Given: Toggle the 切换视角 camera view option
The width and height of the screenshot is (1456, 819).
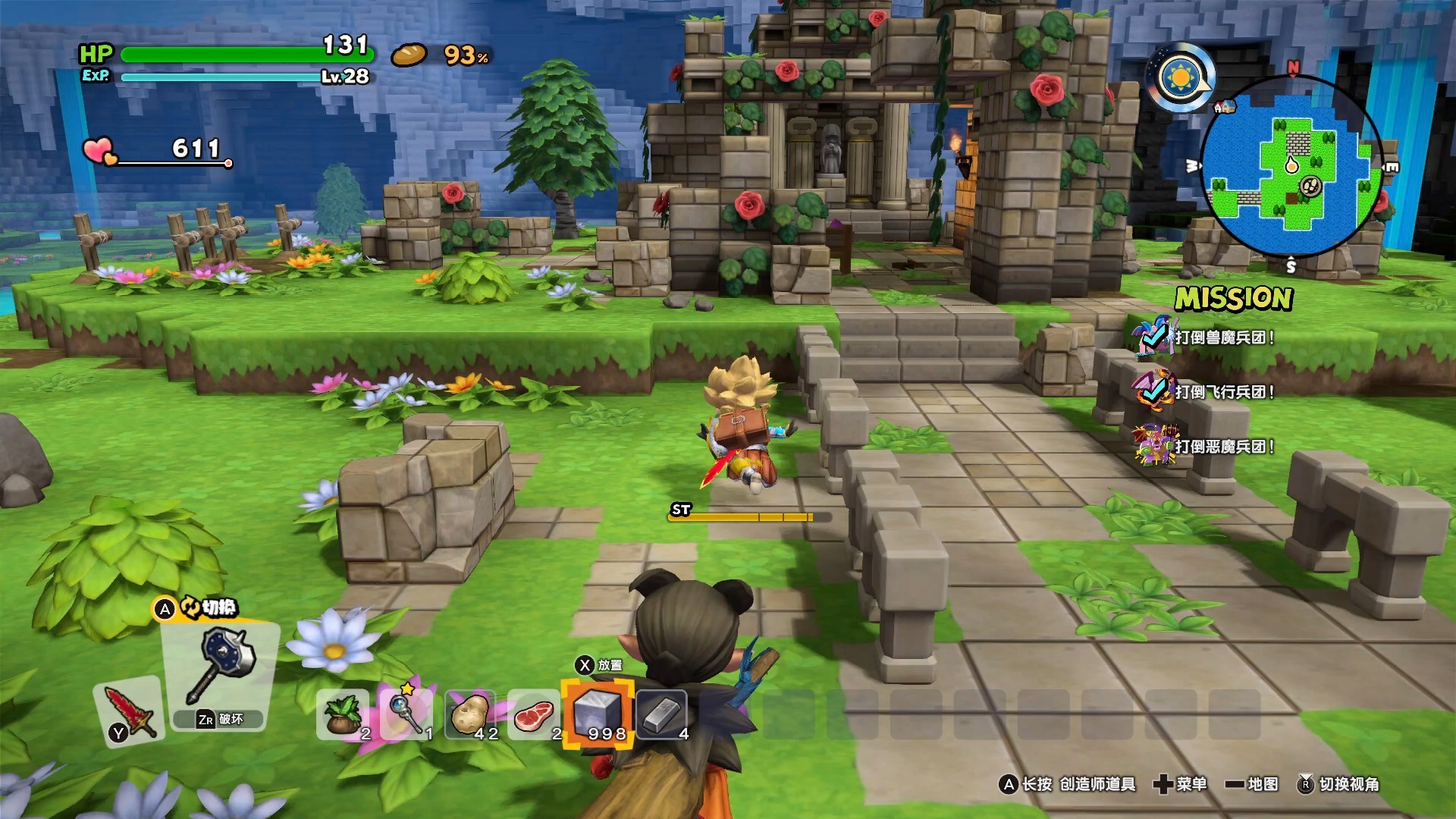Looking at the screenshot, I should [x=1339, y=784].
